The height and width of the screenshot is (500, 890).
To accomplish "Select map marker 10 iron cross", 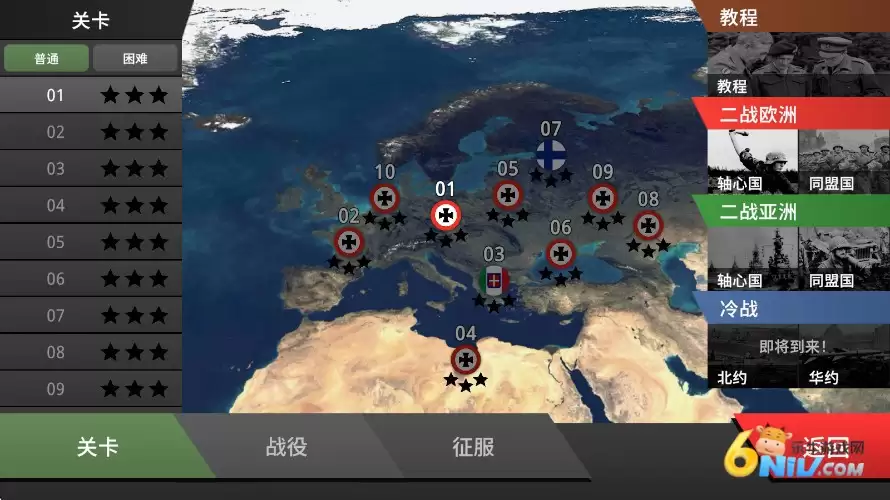I will [x=385, y=198].
